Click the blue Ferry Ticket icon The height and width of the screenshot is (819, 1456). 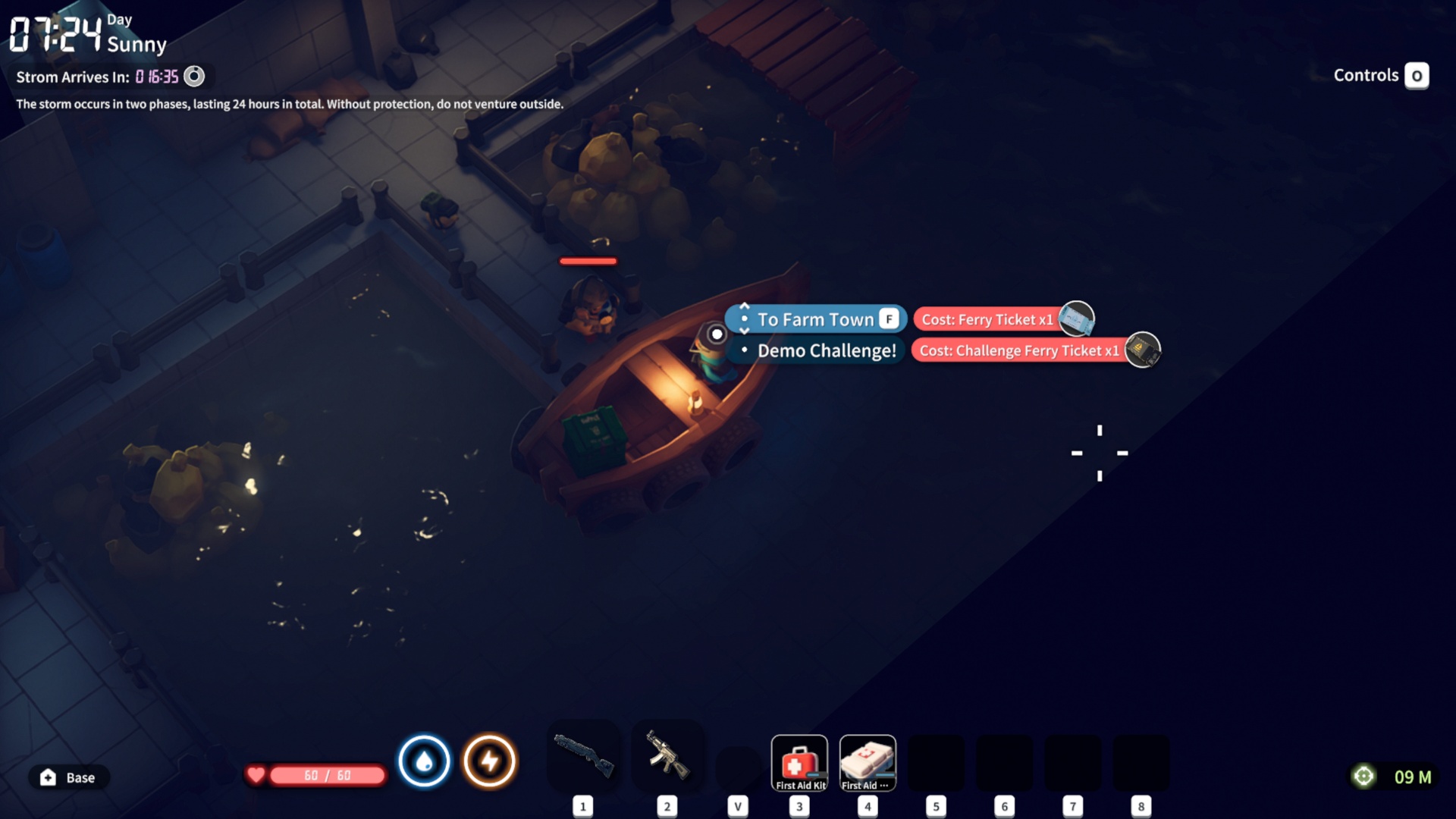tap(1076, 318)
